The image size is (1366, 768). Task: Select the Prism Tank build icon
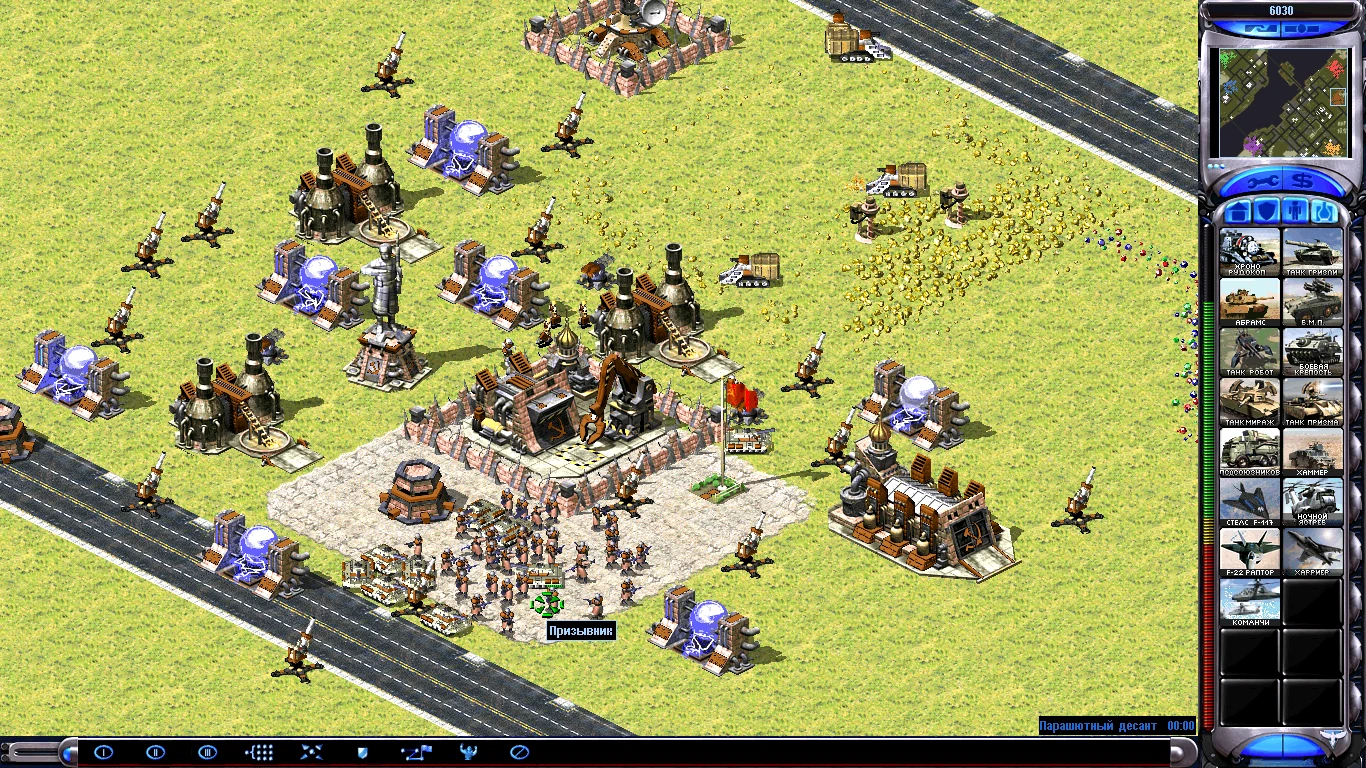click(x=1313, y=398)
